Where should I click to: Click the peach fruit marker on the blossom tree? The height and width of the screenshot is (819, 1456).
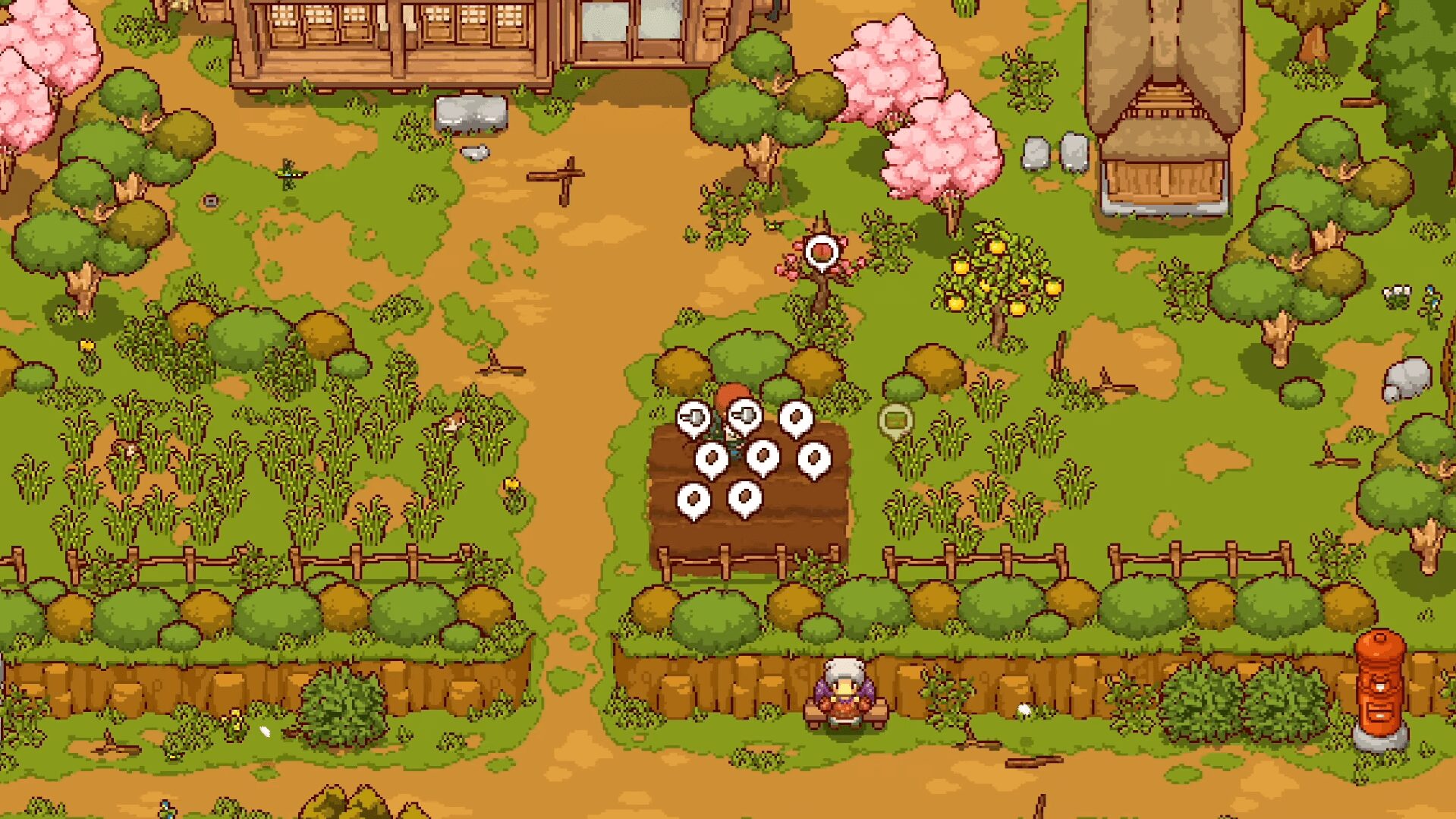point(822,250)
